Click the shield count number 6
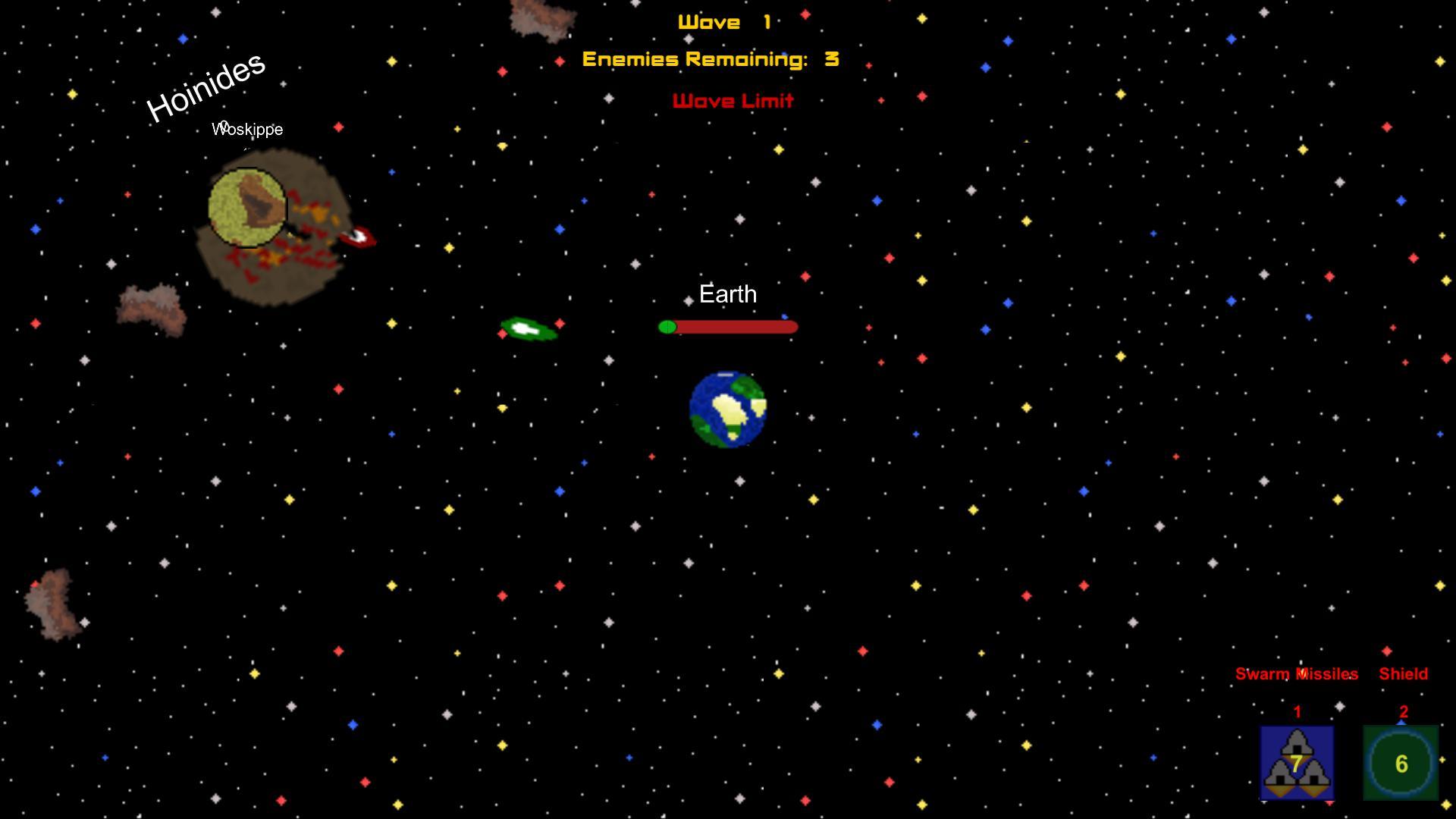 pos(1402,764)
